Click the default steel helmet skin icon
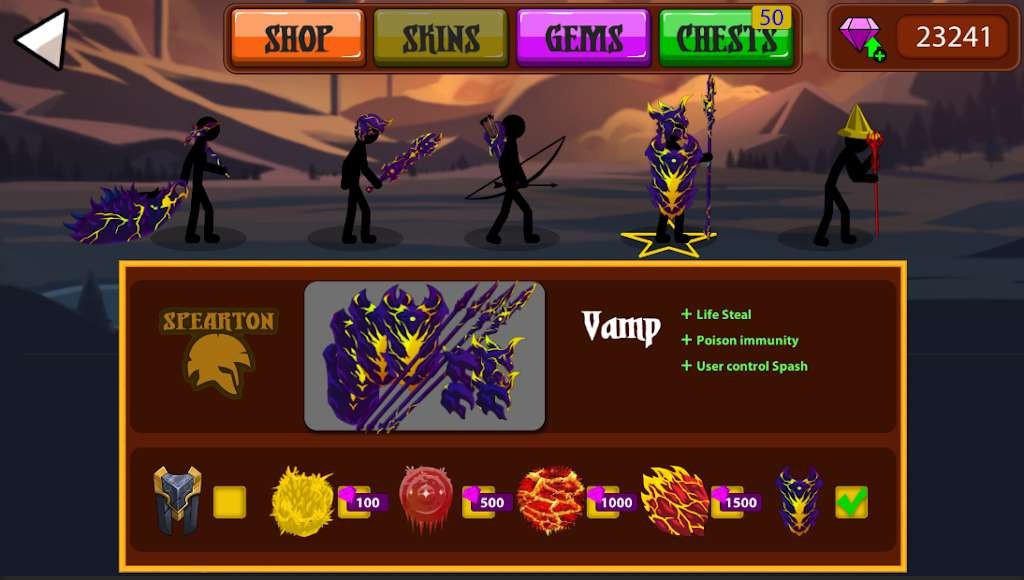1024x580 pixels. 177,500
